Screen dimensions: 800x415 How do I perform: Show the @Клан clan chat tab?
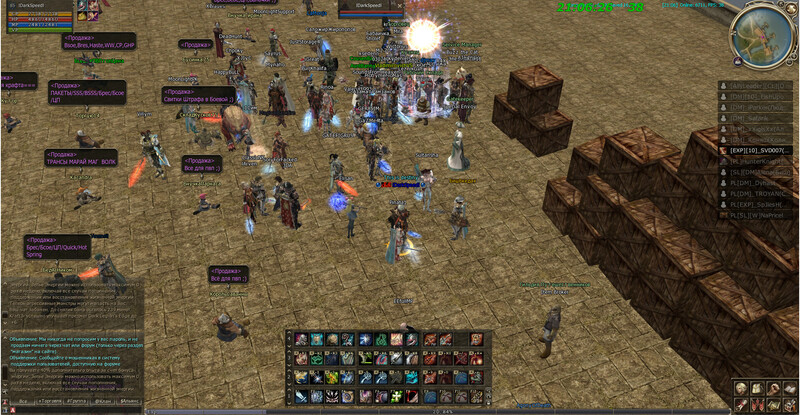coord(104,400)
